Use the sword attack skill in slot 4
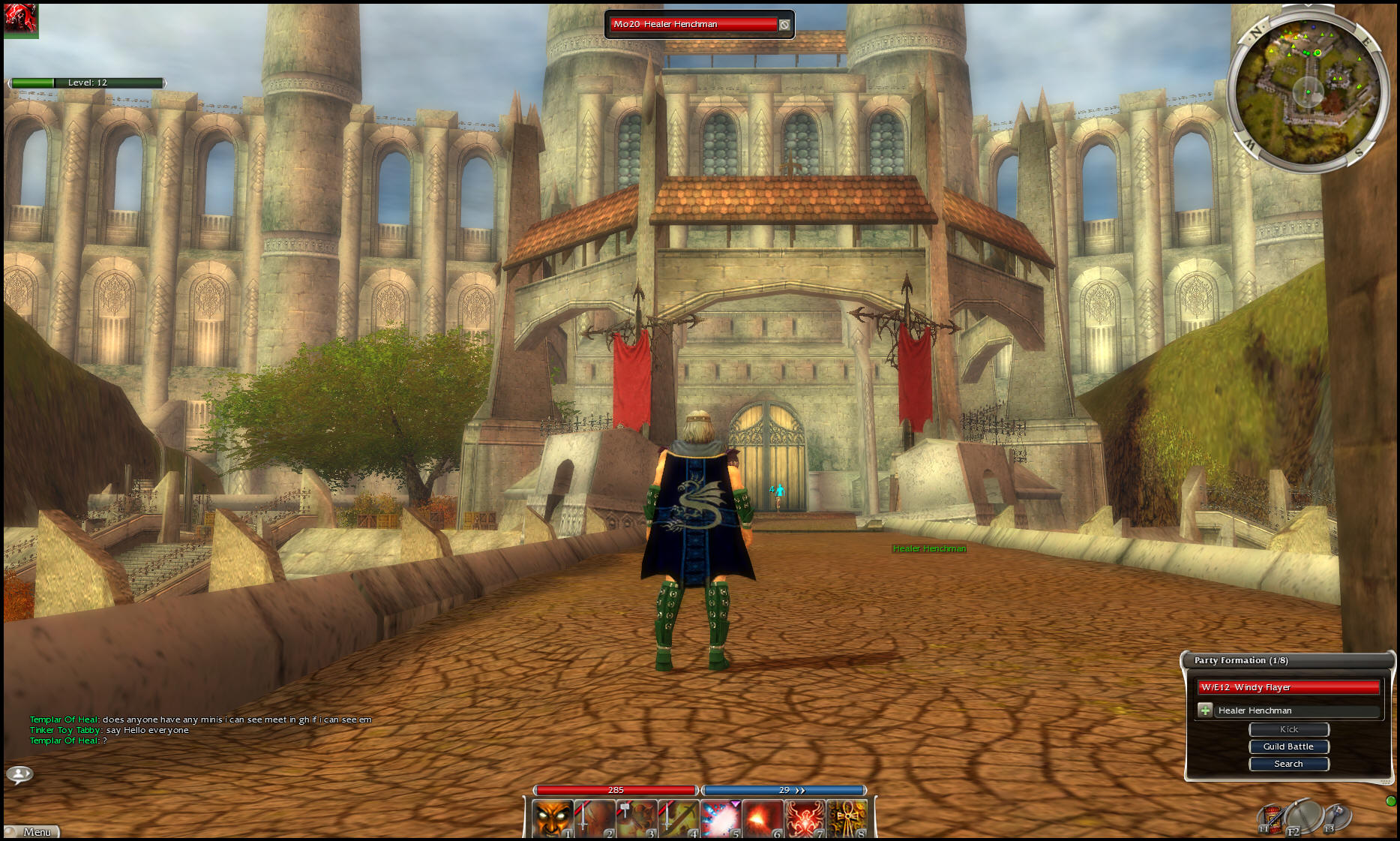Viewport: 1400px width, 841px height. point(679,818)
